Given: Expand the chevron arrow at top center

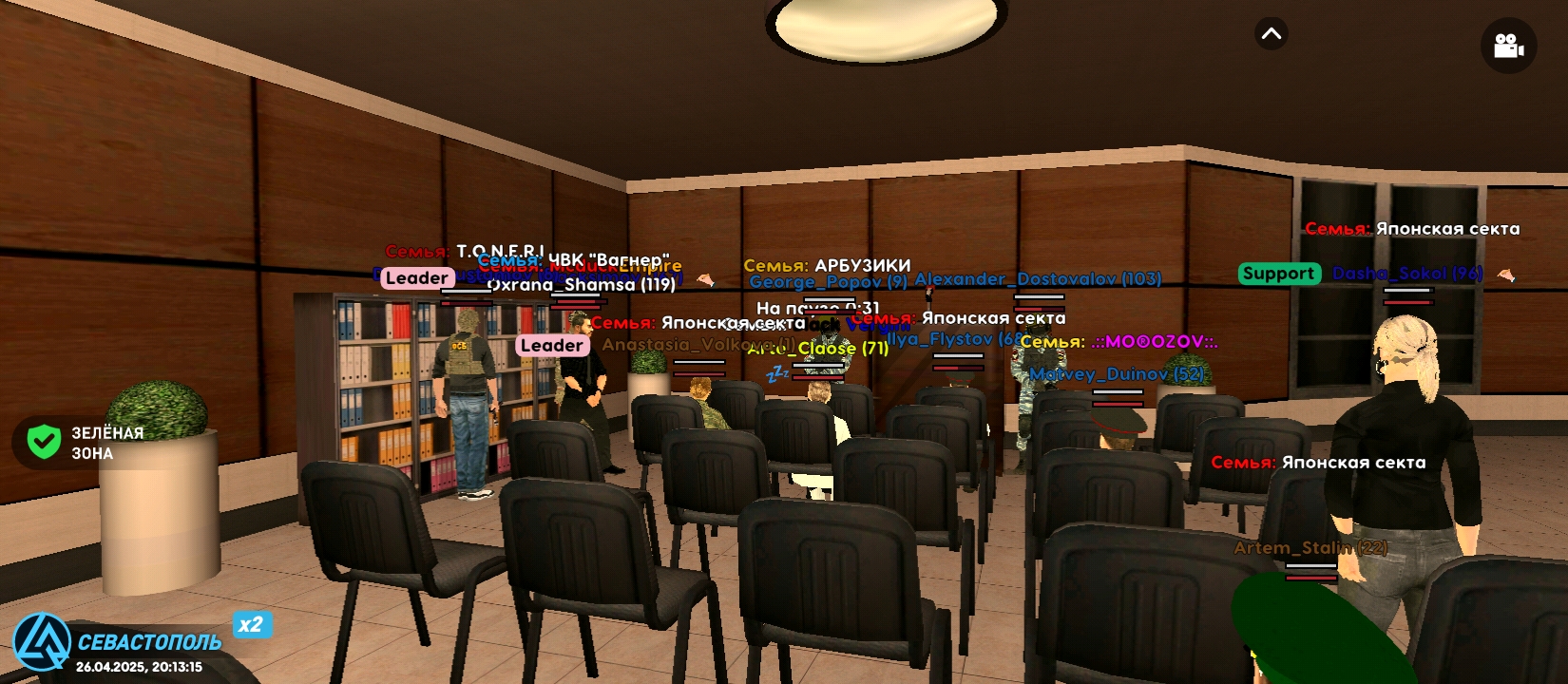Looking at the screenshot, I should [x=1270, y=33].
